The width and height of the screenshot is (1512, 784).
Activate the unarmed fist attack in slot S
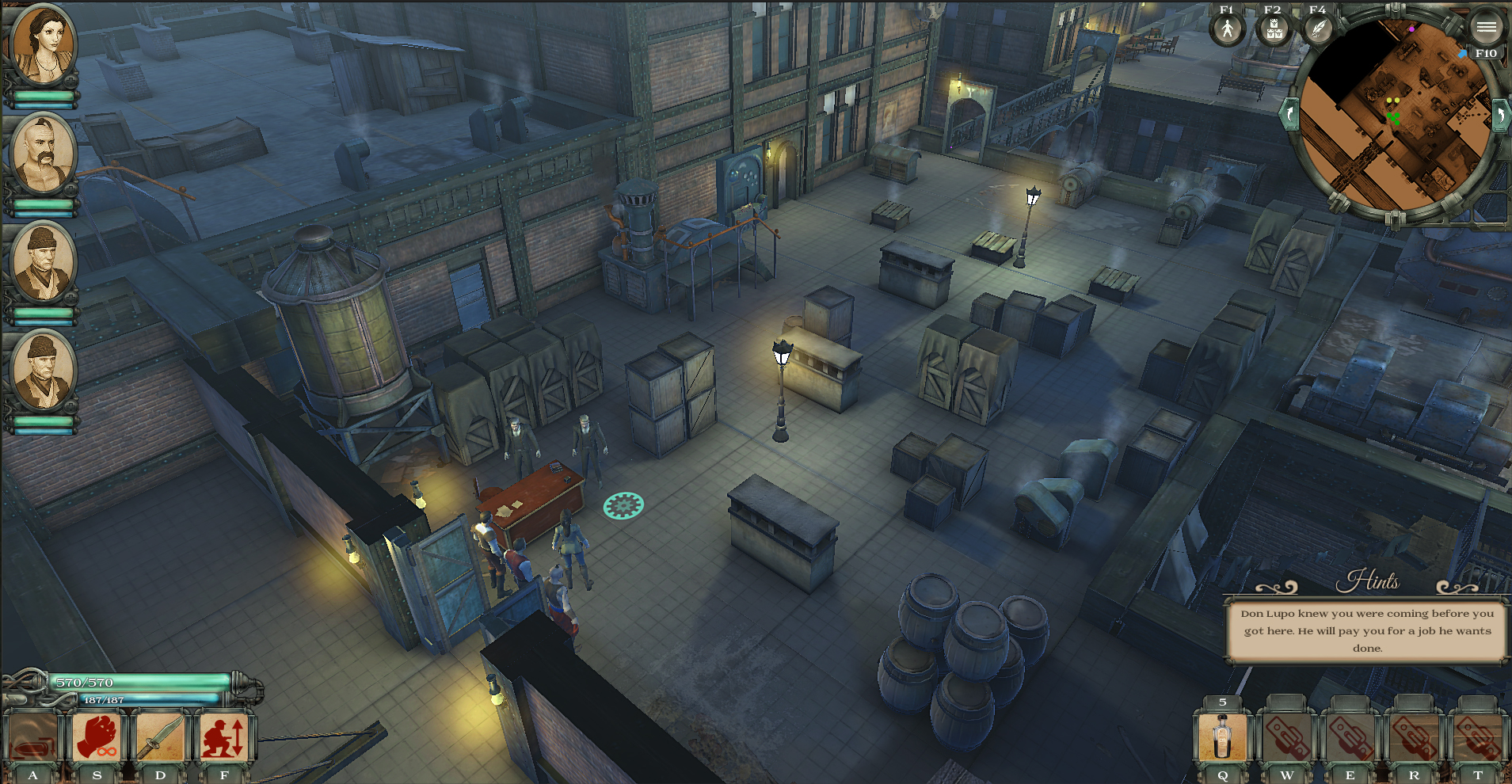(97, 738)
